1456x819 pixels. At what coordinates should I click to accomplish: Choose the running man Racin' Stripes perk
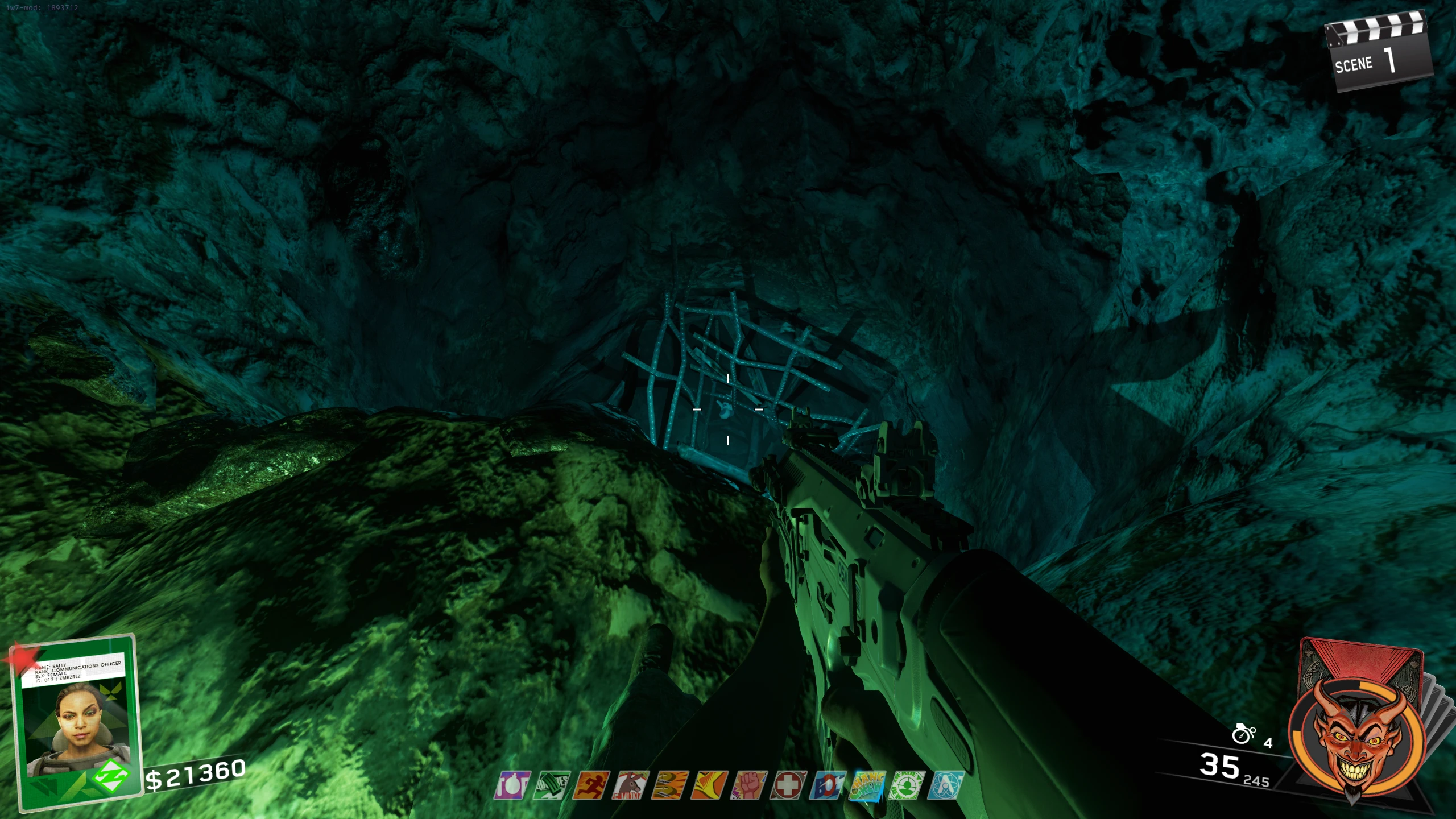(x=591, y=785)
